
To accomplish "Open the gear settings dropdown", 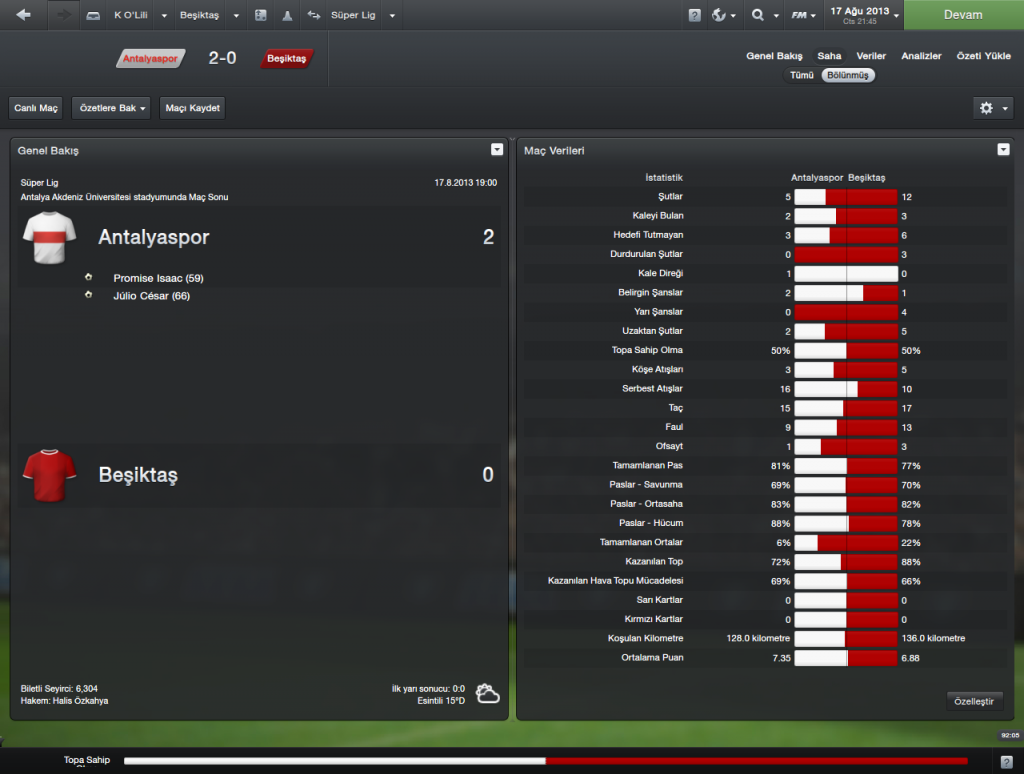I will pos(992,108).
